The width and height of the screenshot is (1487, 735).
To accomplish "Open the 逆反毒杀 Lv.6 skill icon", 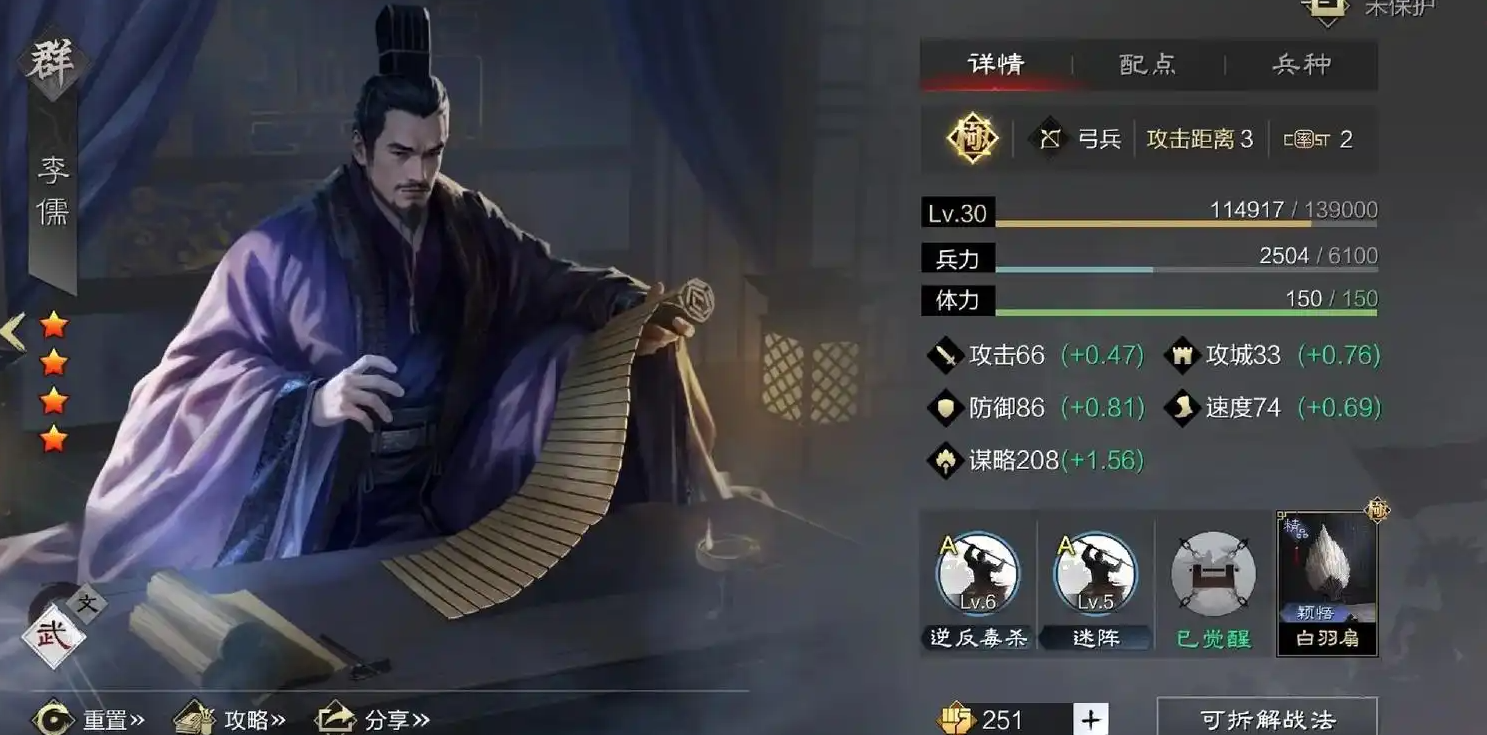I will 977,570.
